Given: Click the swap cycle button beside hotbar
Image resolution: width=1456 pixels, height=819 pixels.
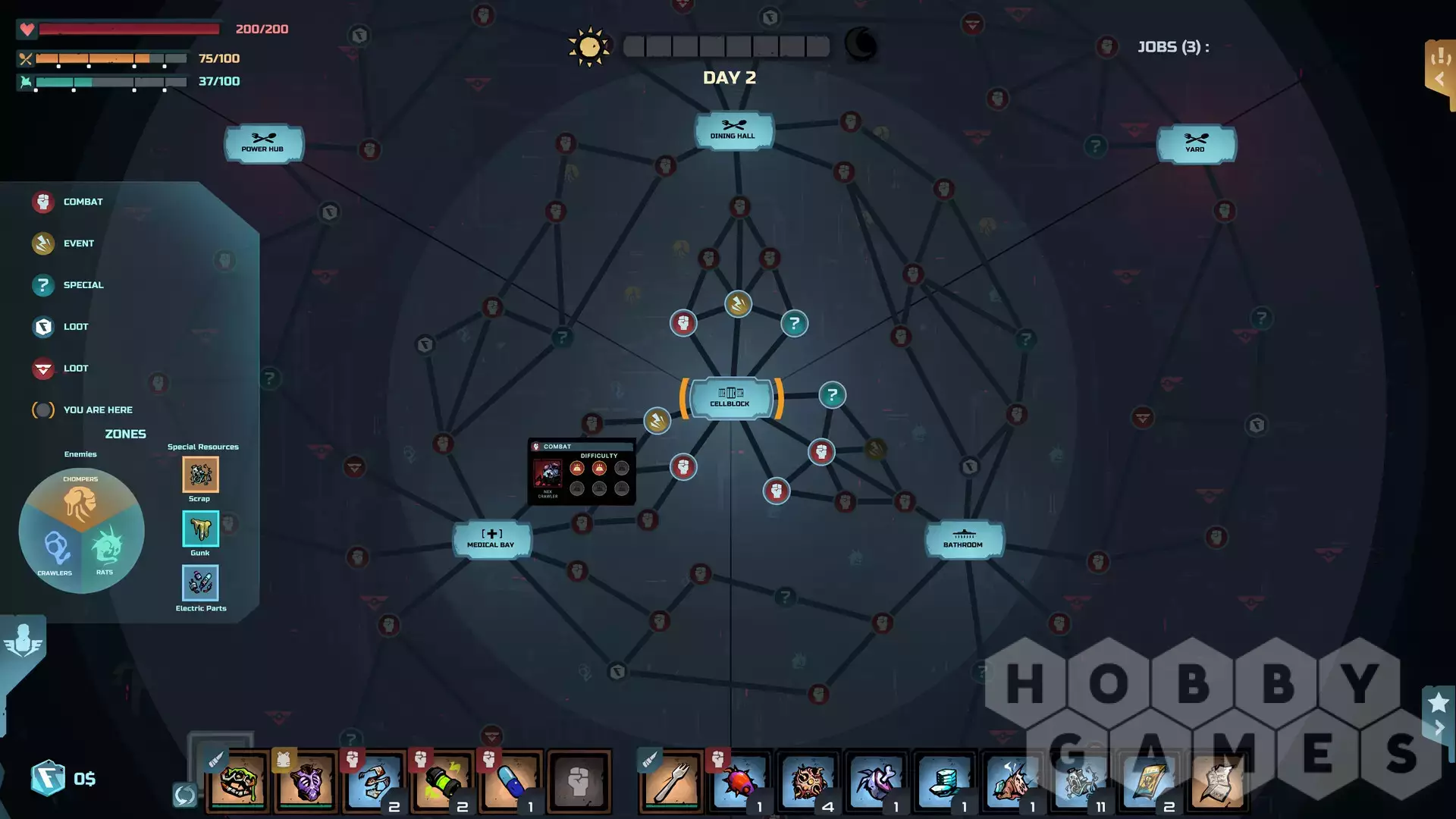Looking at the screenshot, I should pyautogui.click(x=184, y=795).
